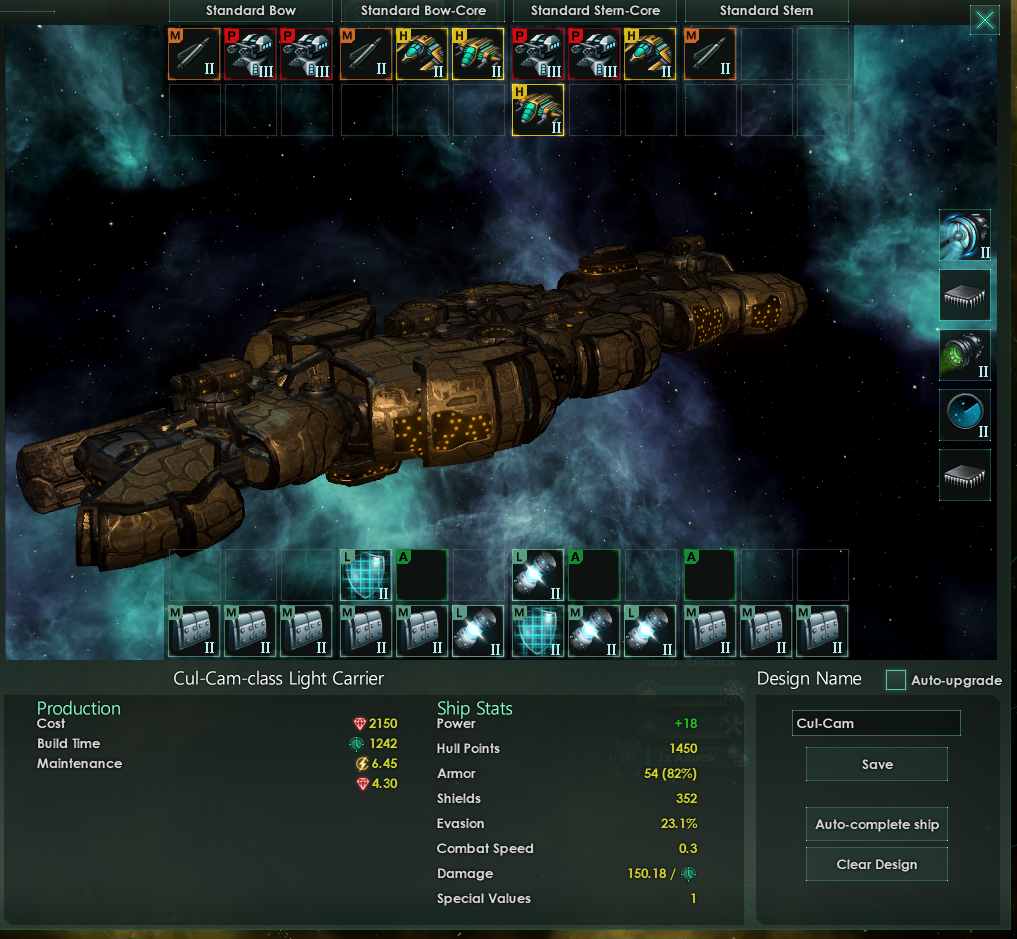Select the green thruster component slot
This screenshot has width=1017, height=939.
coord(965,355)
